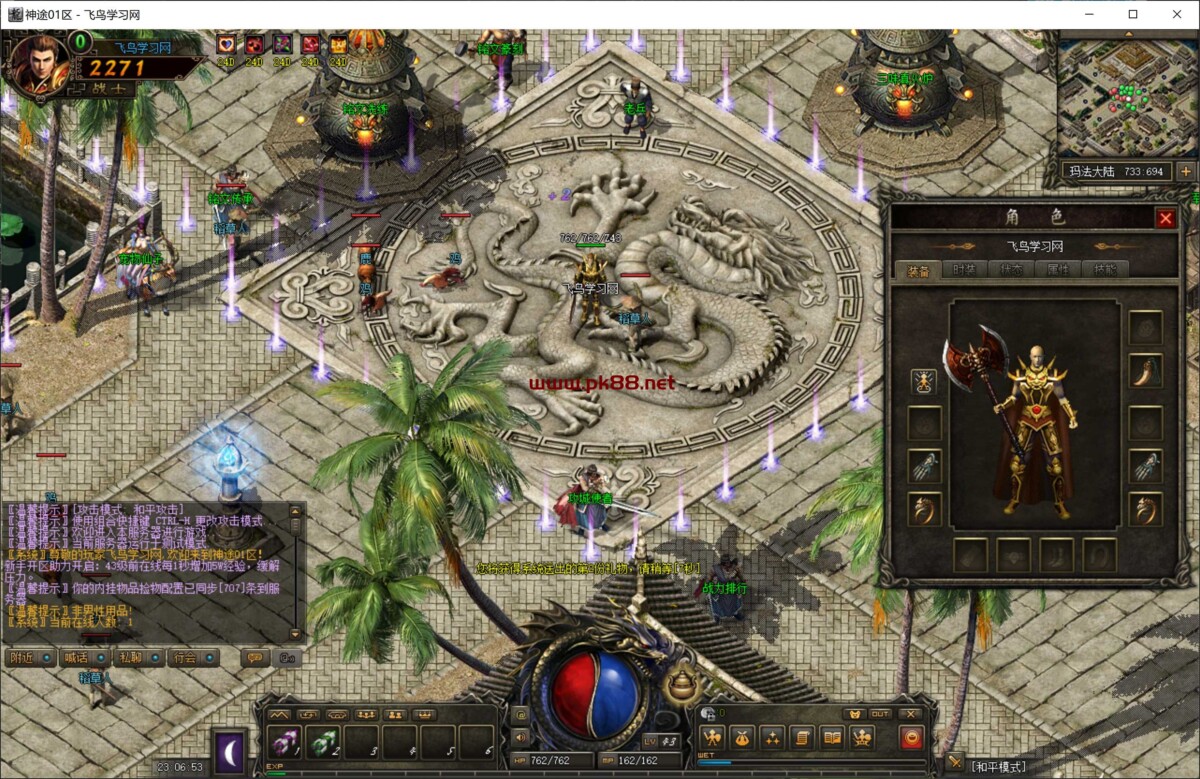The width and height of the screenshot is (1200, 779).
Task: Toggle the sound speaker button
Action: (519, 737)
